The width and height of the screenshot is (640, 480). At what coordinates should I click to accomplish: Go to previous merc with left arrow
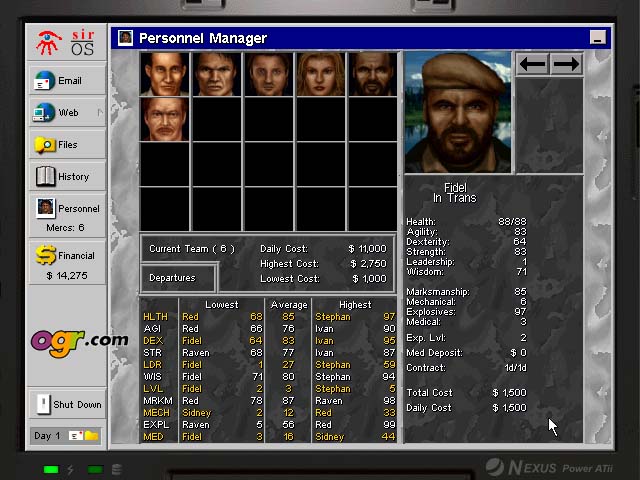(x=533, y=64)
